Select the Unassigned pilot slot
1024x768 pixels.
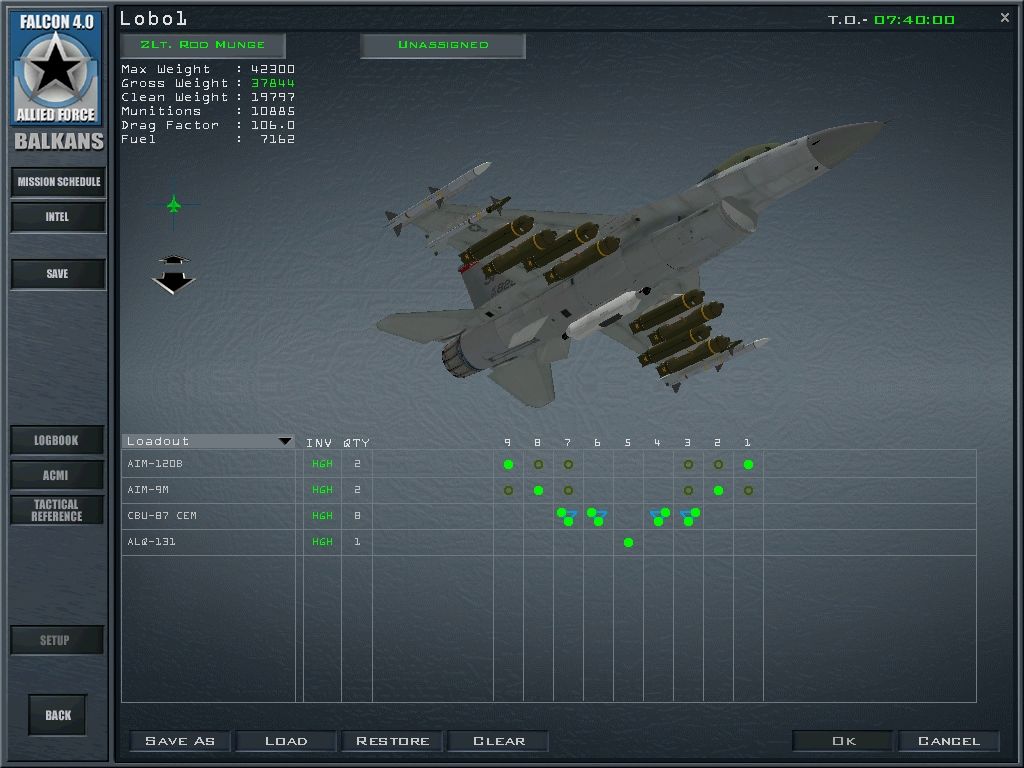coord(443,45)
